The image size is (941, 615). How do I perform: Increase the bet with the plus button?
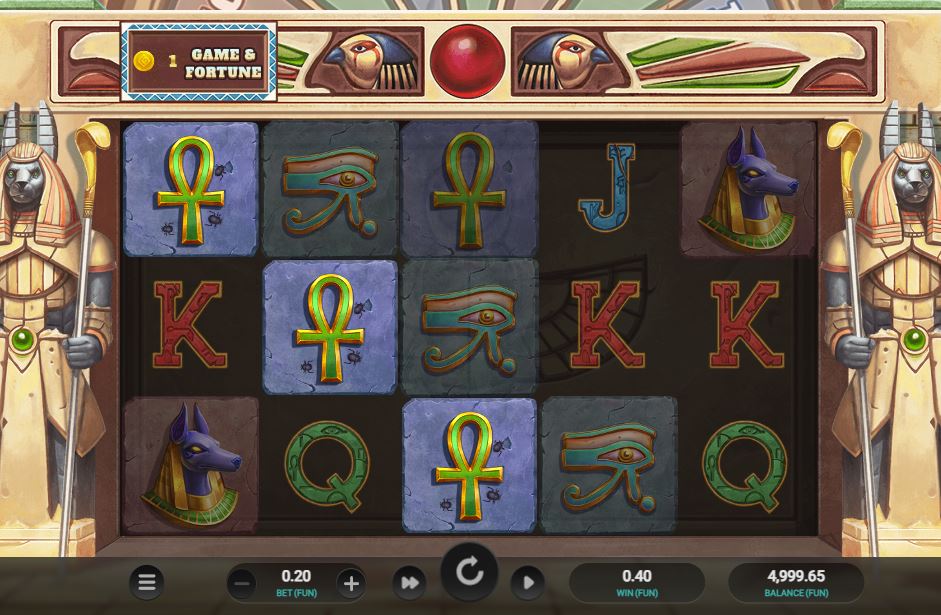(349, 582)
